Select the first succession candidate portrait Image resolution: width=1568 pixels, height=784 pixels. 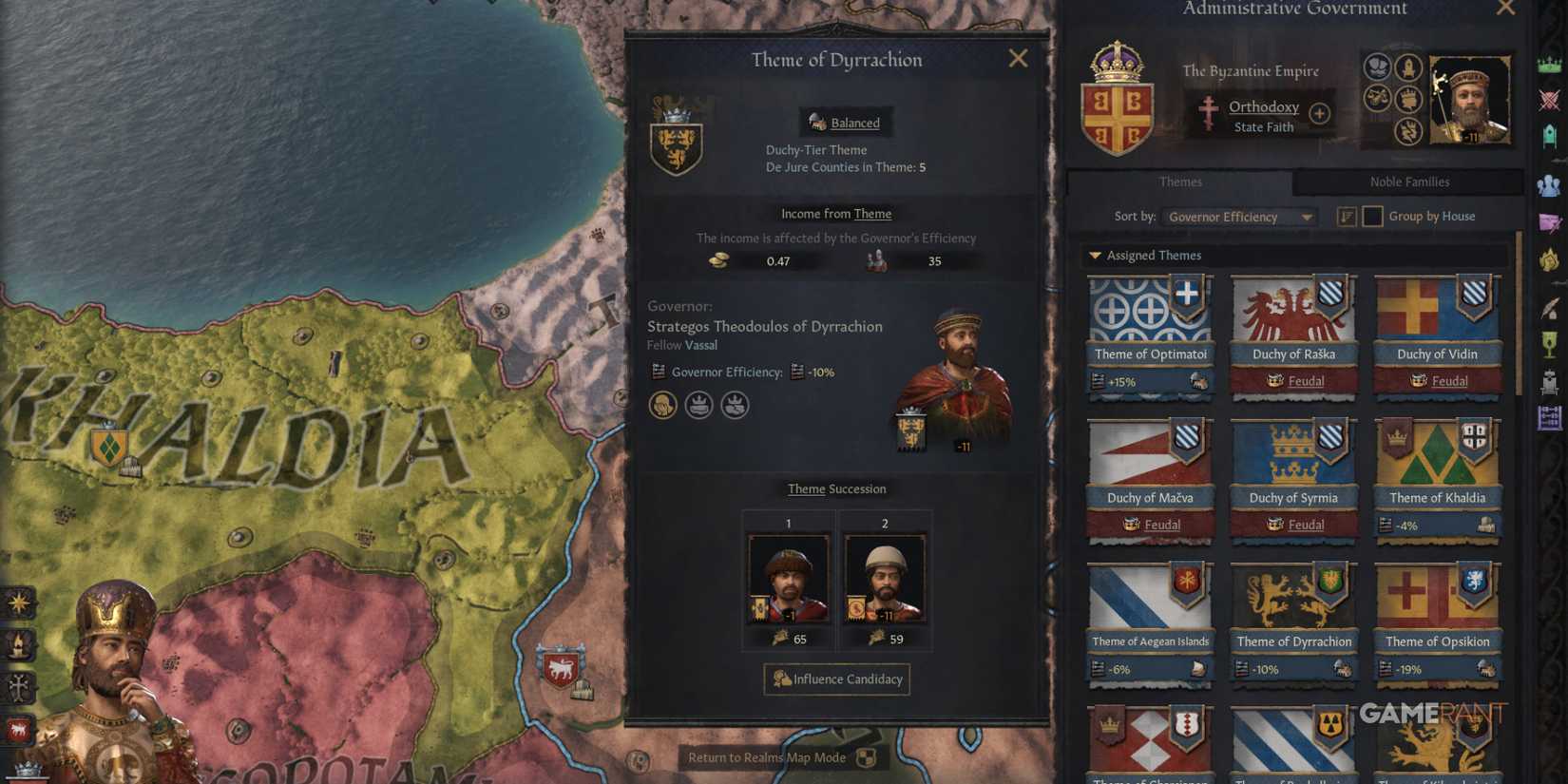click(x=788, y=577)
